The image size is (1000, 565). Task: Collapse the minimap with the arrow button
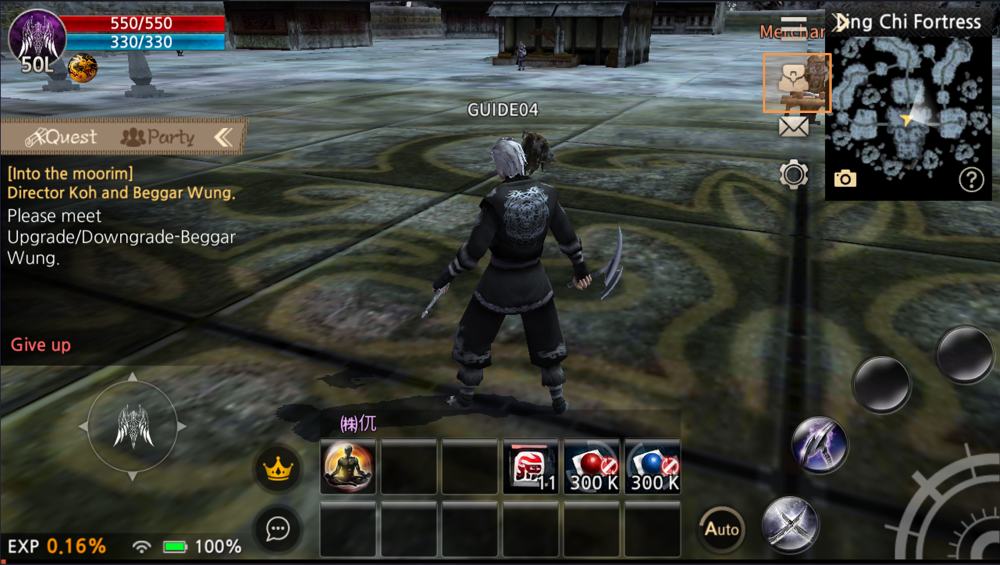click(x=841, y=21)
